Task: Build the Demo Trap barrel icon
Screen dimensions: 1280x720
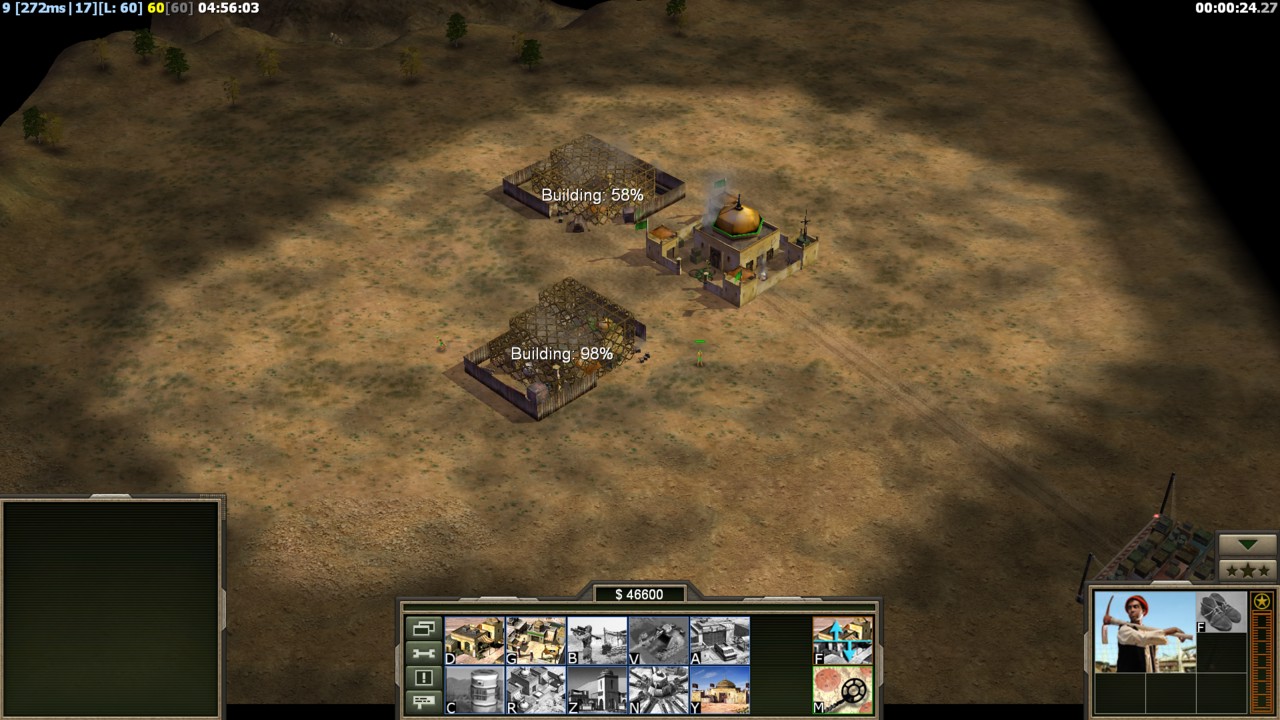Action: [474, 690]
